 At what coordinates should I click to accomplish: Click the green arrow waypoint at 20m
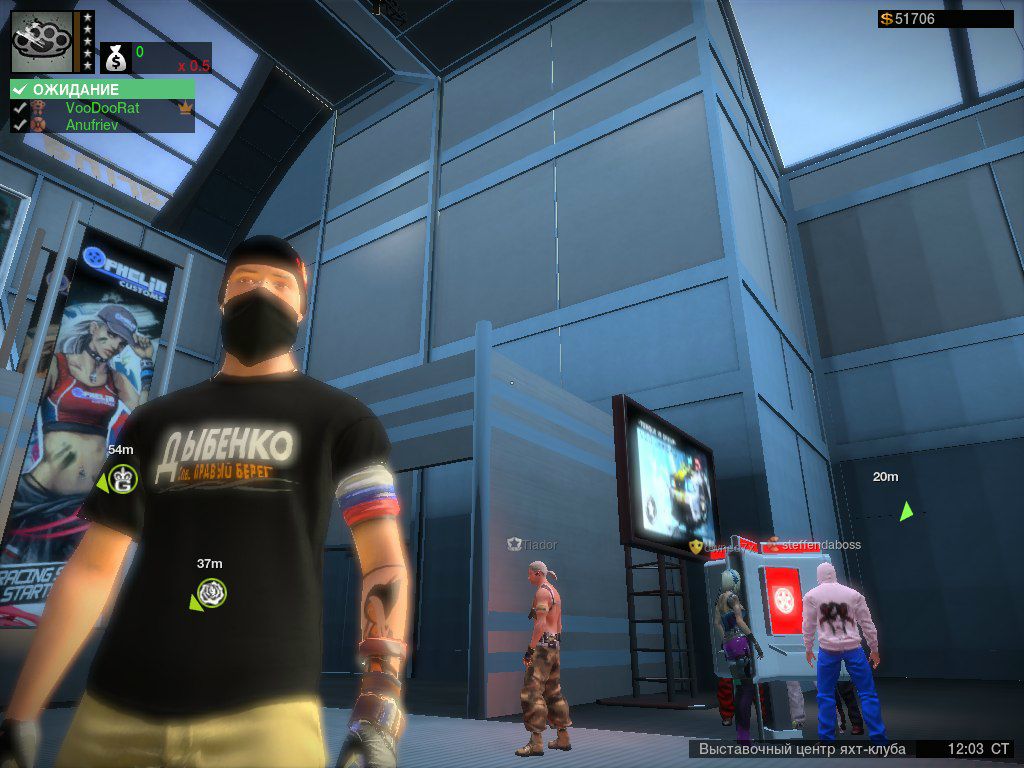906,511
